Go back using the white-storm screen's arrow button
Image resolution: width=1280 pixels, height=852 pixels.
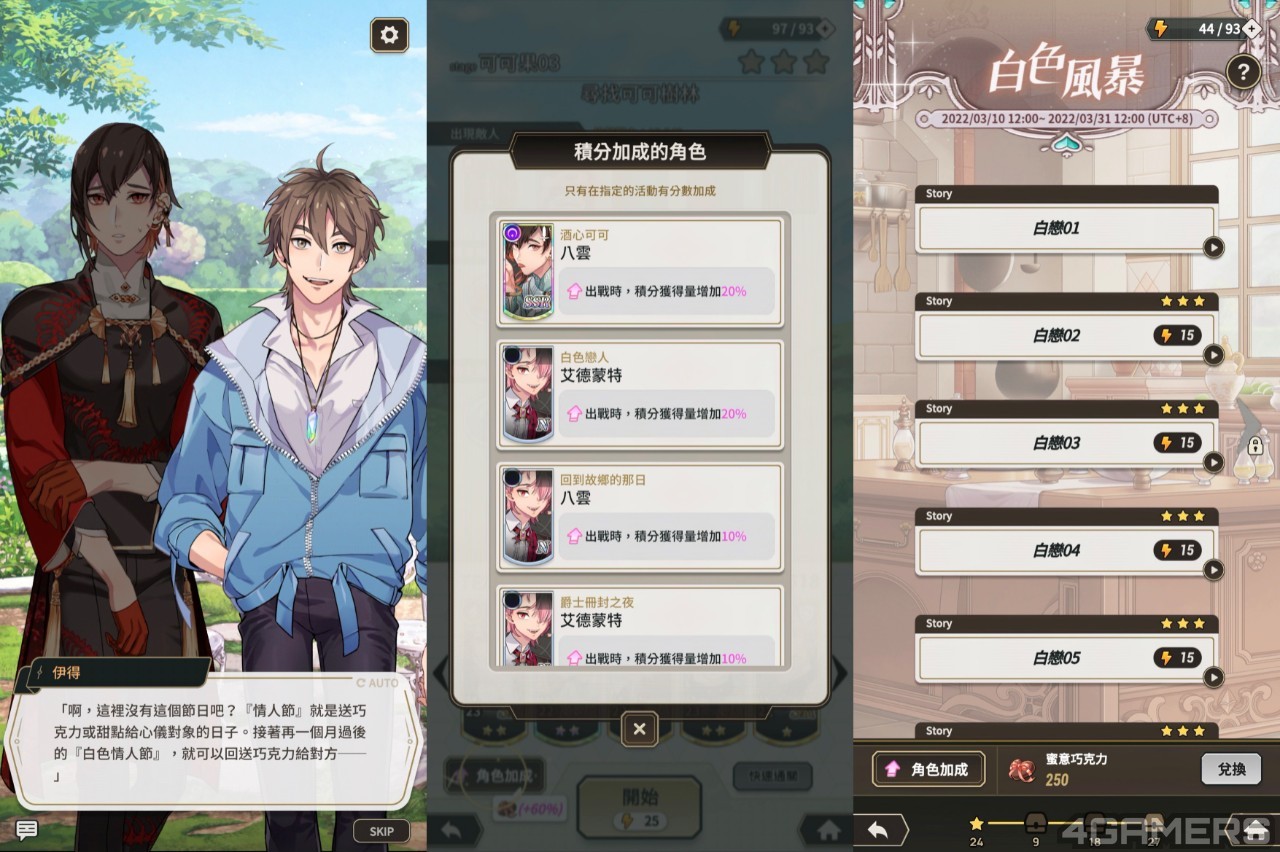(x=879, y=830)
